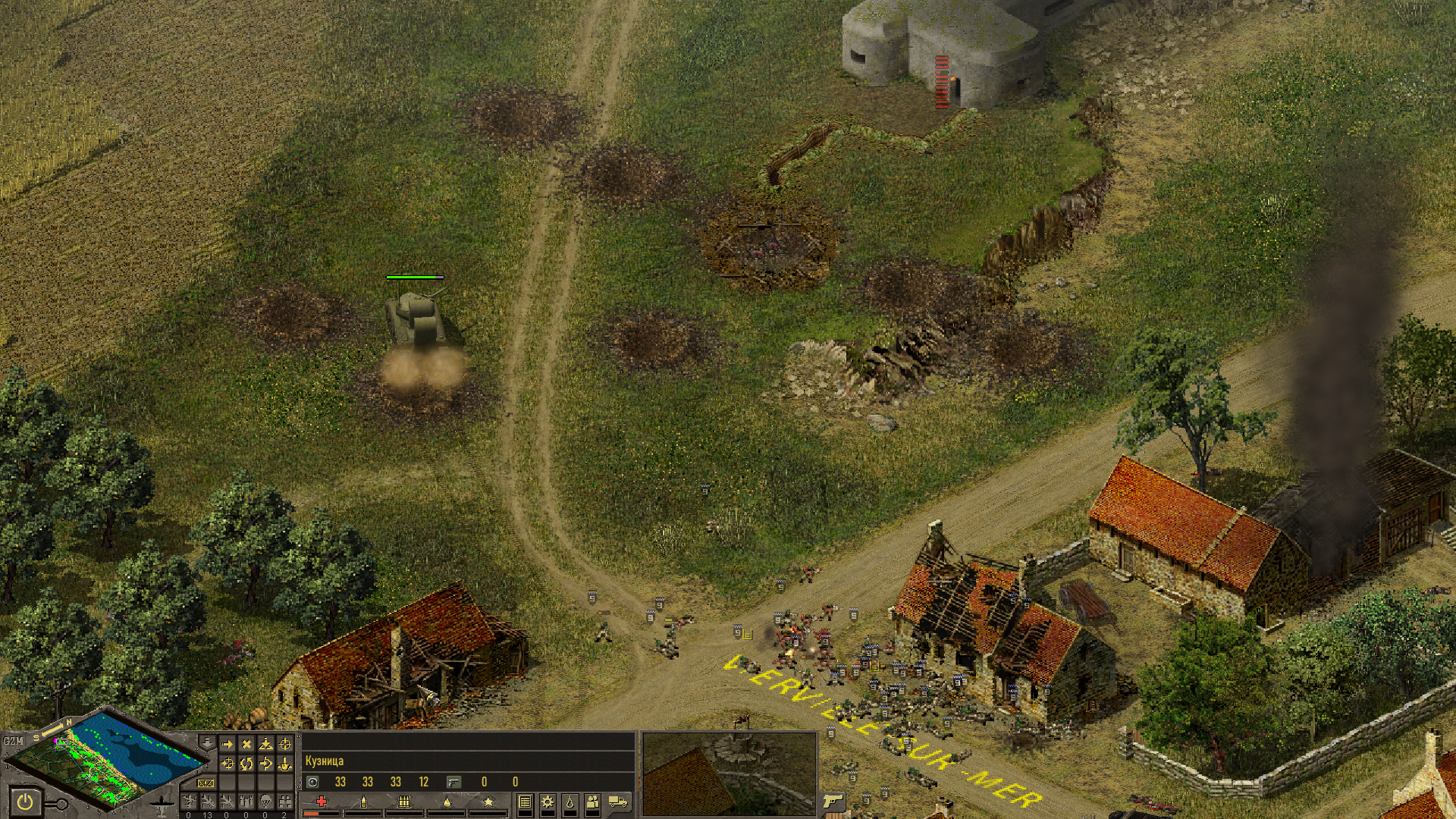Image resolution: width=1456 pixels, height=819 pixels.
Task: Select the round shell weapon slot
Action: click(313, 782)
